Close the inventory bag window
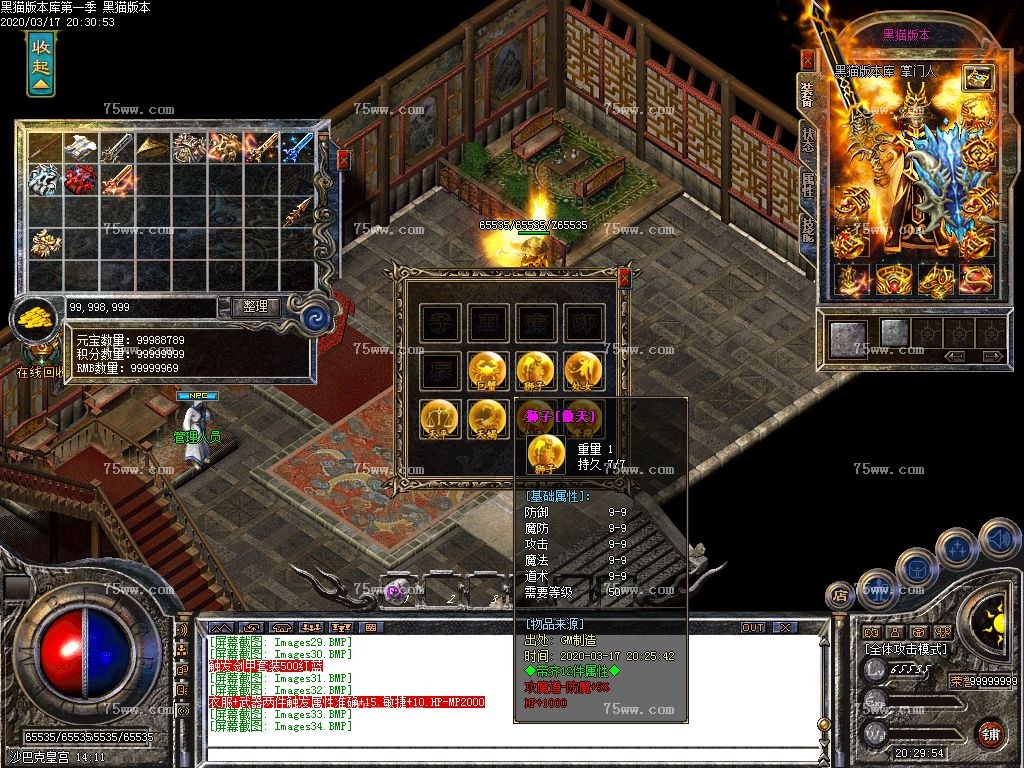Image resolution: width=1024 pixels, height=768 pixels. tap(344, 159)
